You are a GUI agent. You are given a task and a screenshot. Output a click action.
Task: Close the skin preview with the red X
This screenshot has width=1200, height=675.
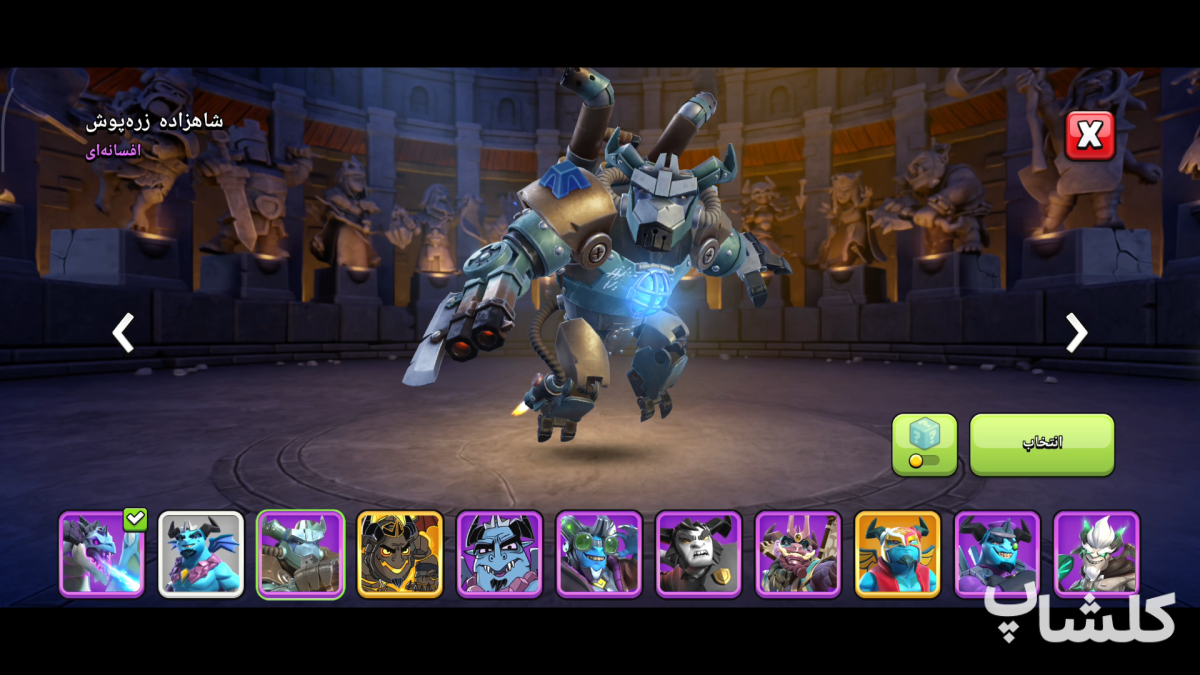(1089, 136)
